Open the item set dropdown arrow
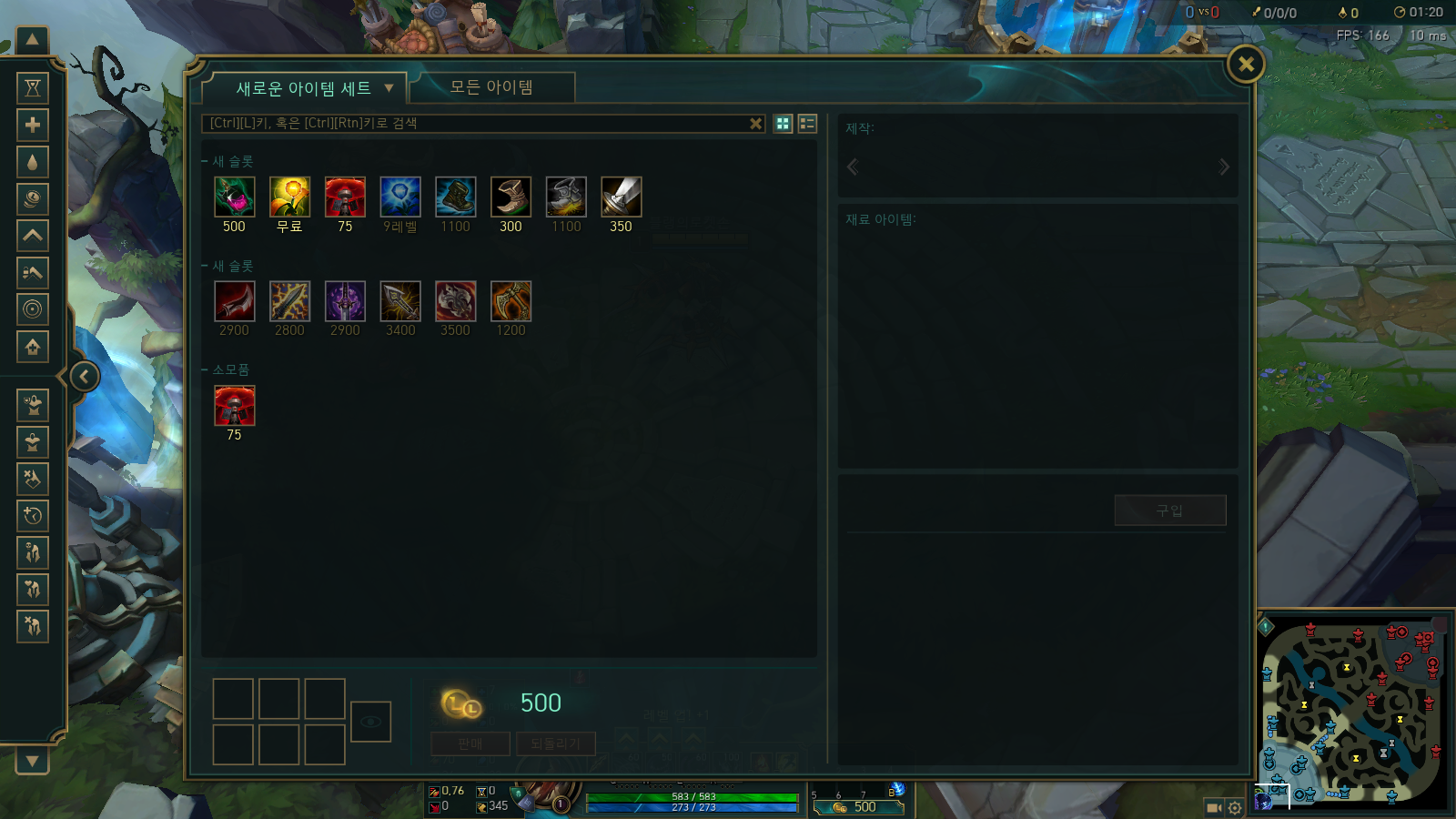Image resolution: width=1456 pixels, height=819 pixels. pos(389,87)
